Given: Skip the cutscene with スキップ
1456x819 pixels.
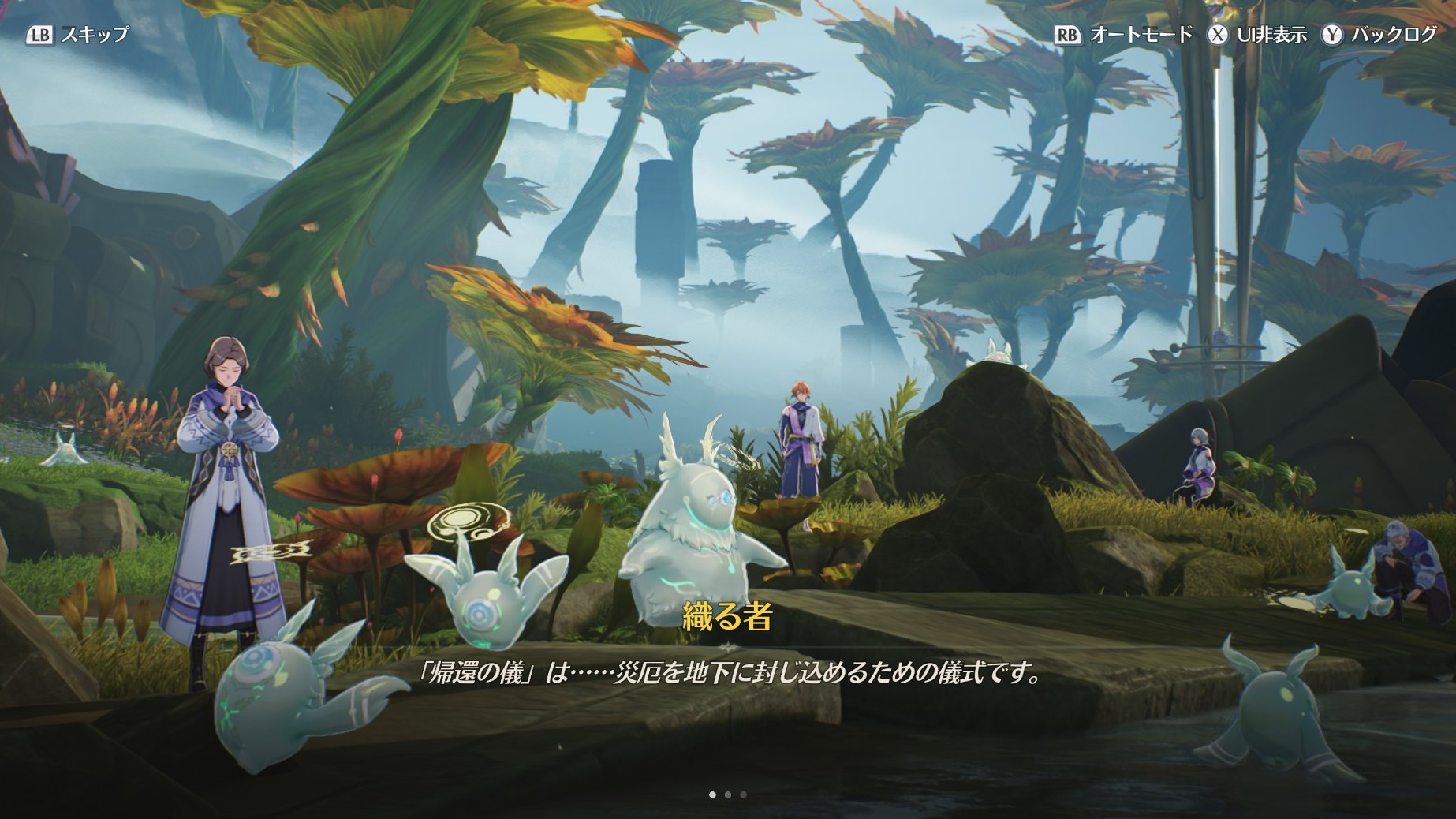Looking at the screenshot, I should (x=78, y=35).
